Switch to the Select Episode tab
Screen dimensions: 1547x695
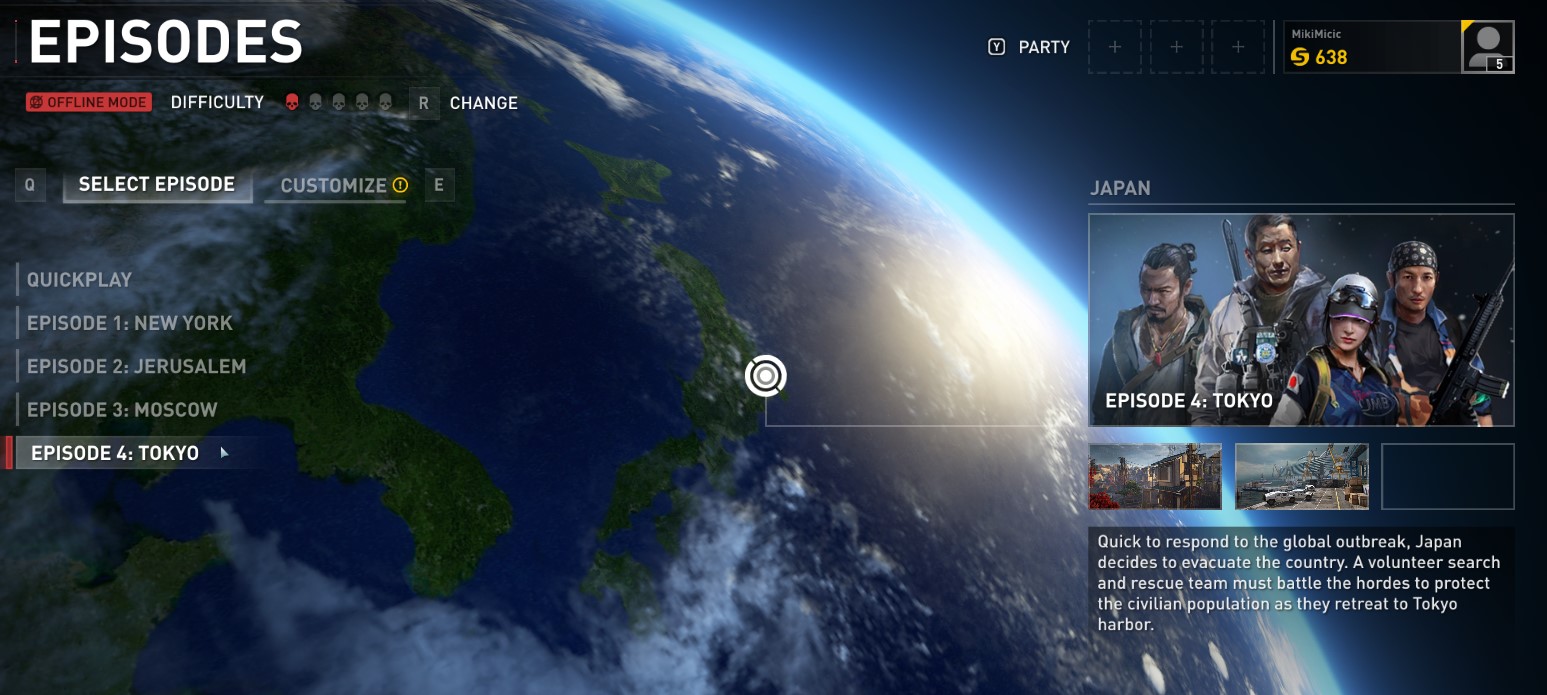click(x=157, y=185)
